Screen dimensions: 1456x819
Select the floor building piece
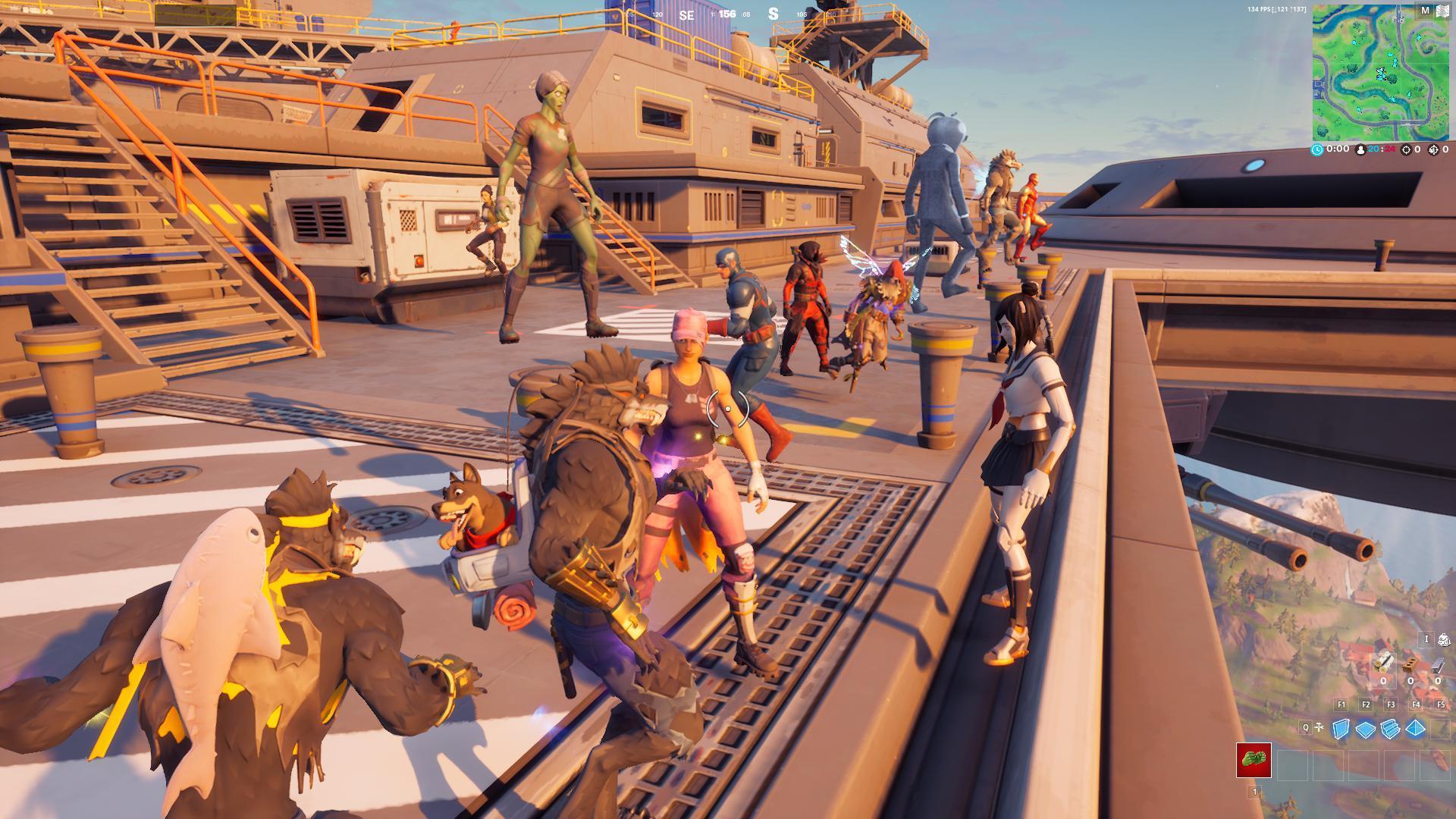coord(1366,730)
